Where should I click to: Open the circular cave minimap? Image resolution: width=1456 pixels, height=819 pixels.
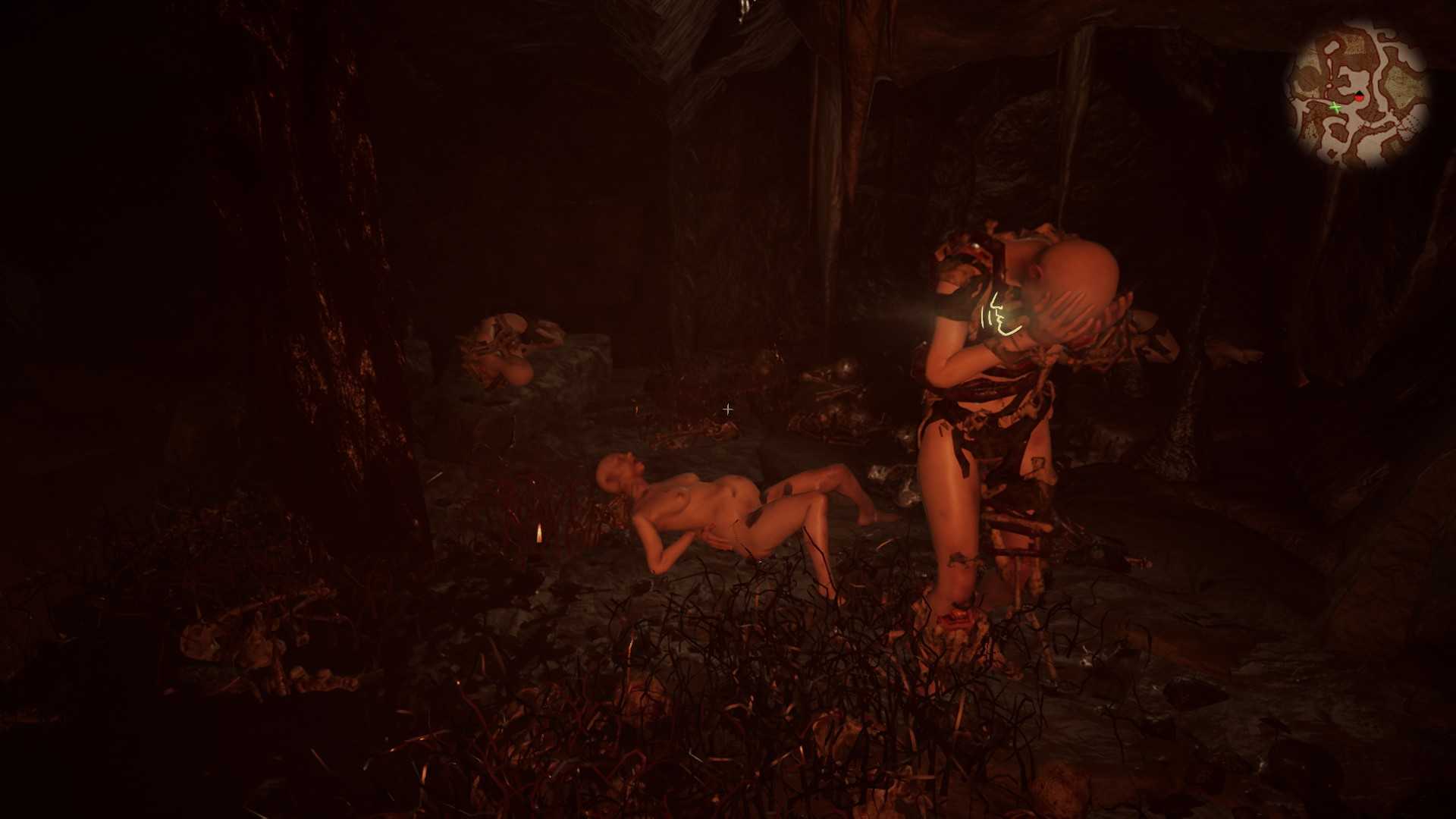pos(1357,94)
